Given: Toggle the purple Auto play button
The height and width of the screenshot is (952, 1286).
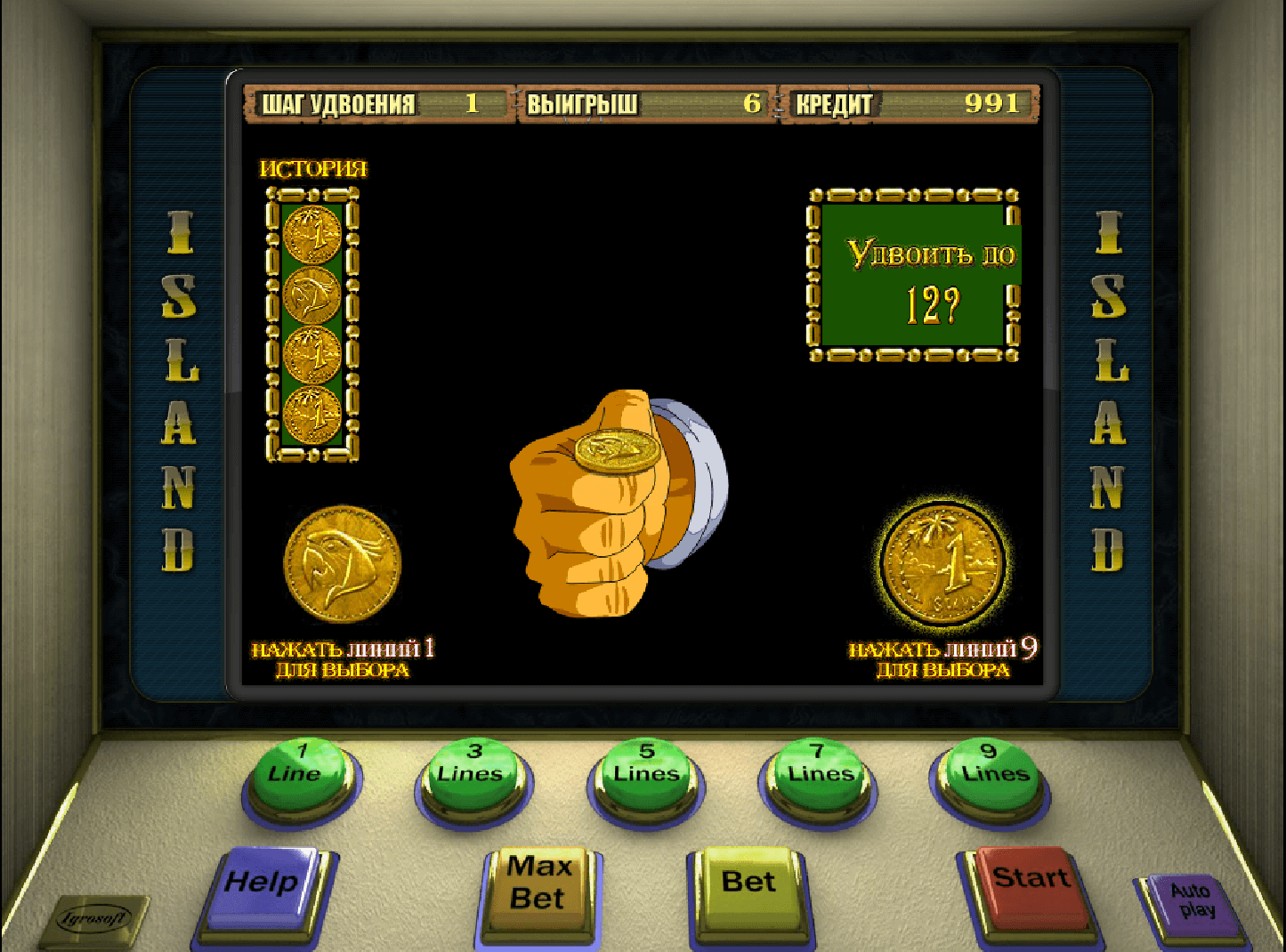Looking at the screenshot, I should point(1191,903).
